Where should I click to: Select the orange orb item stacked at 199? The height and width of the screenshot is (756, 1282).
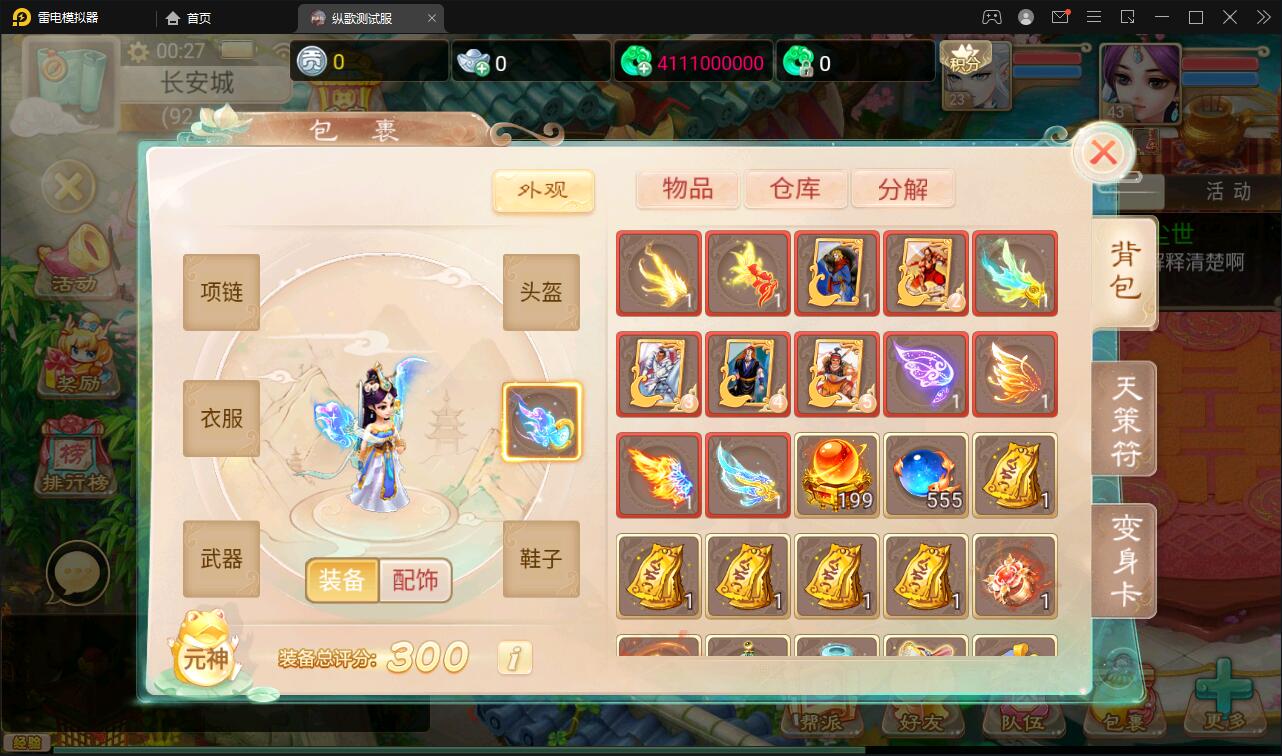[x=836, y=475]
